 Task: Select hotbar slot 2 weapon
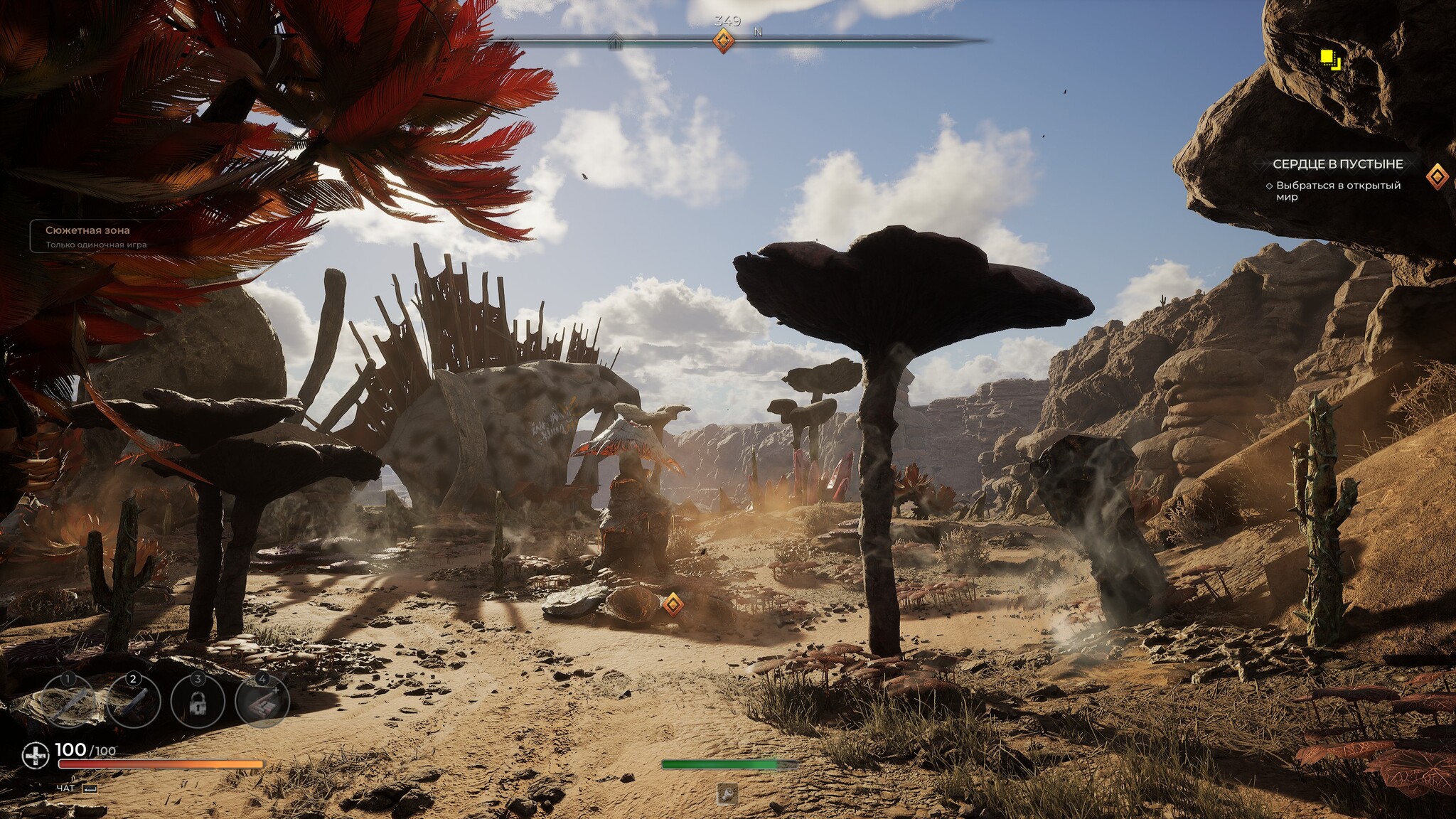(133, 701)
